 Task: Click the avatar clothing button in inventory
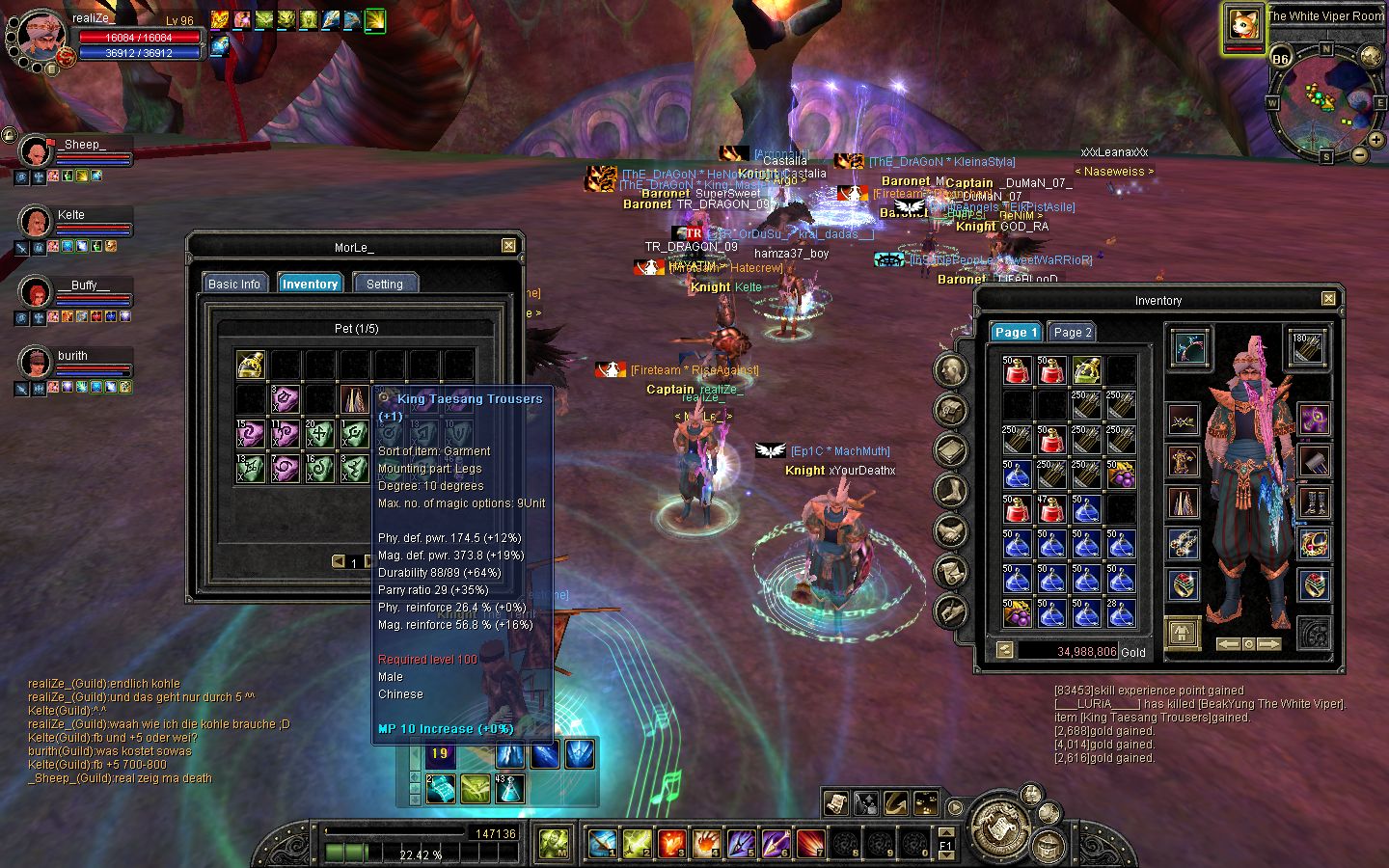coord(1182,634)
